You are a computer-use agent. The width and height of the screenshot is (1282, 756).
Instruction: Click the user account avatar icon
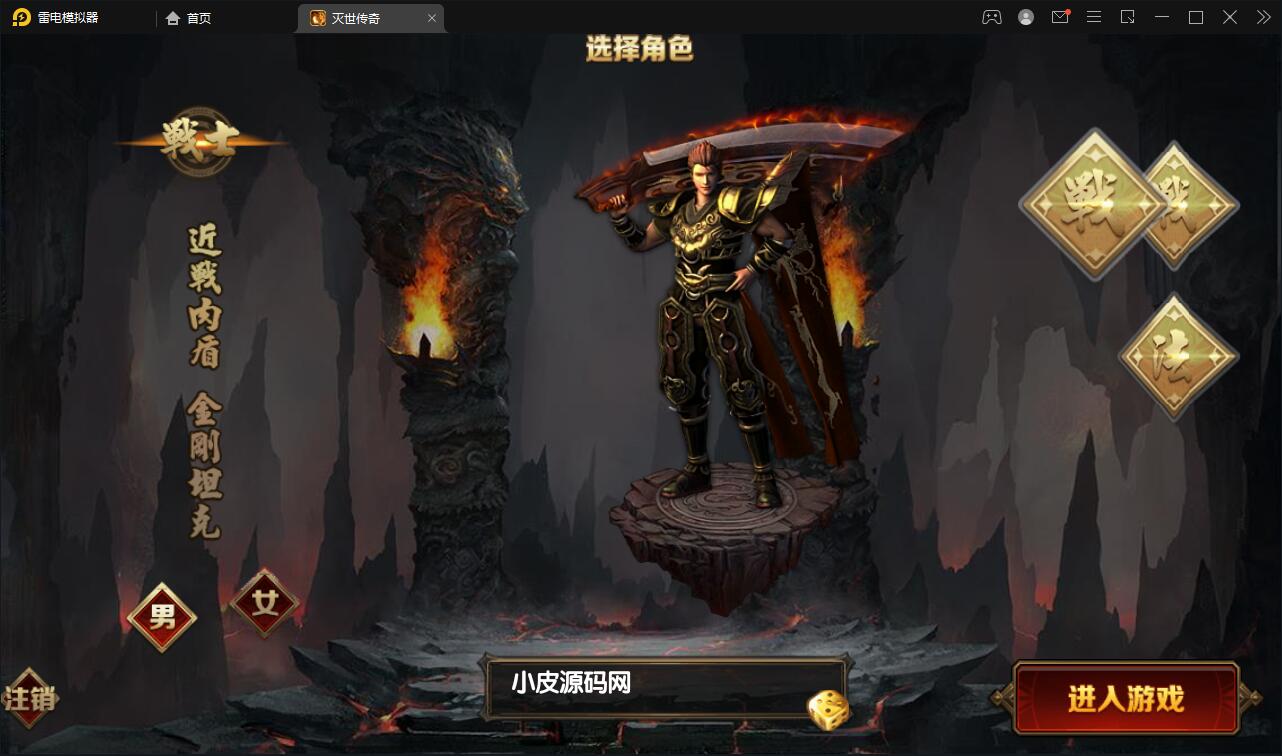(1025, 17)
